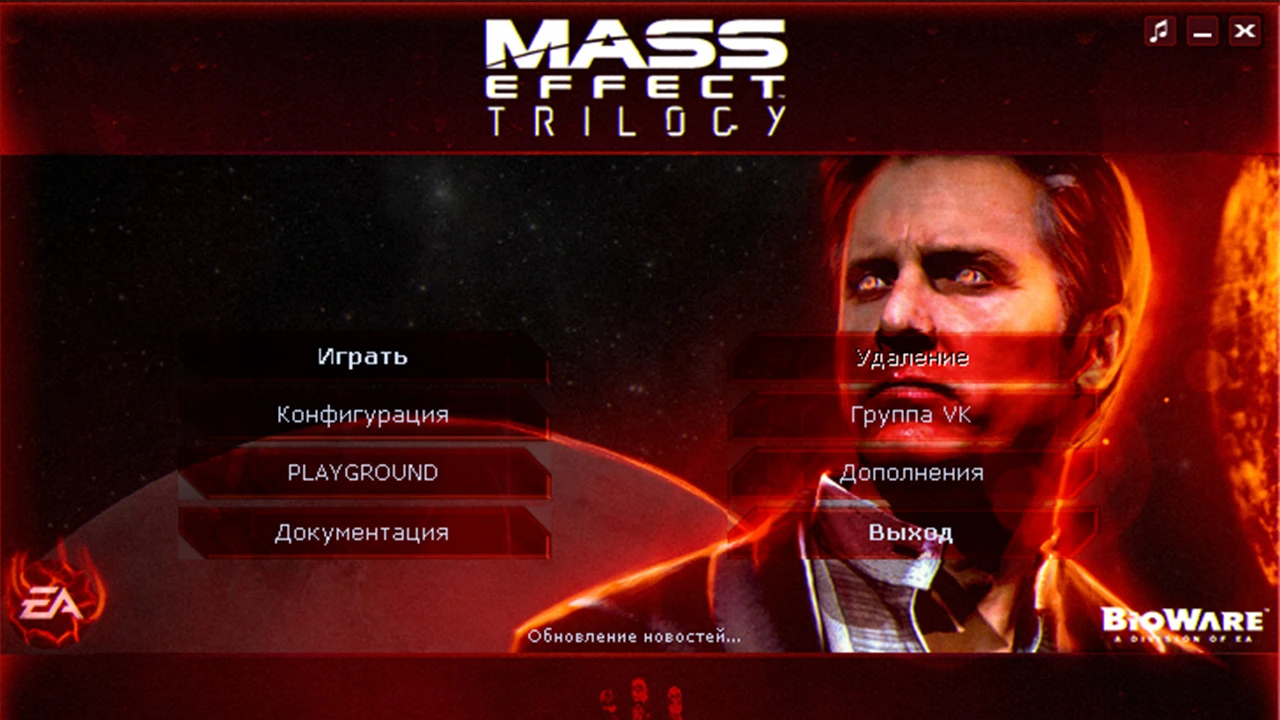Open Конфигурация settings
1280x720 pixels.
coord(363,414)
